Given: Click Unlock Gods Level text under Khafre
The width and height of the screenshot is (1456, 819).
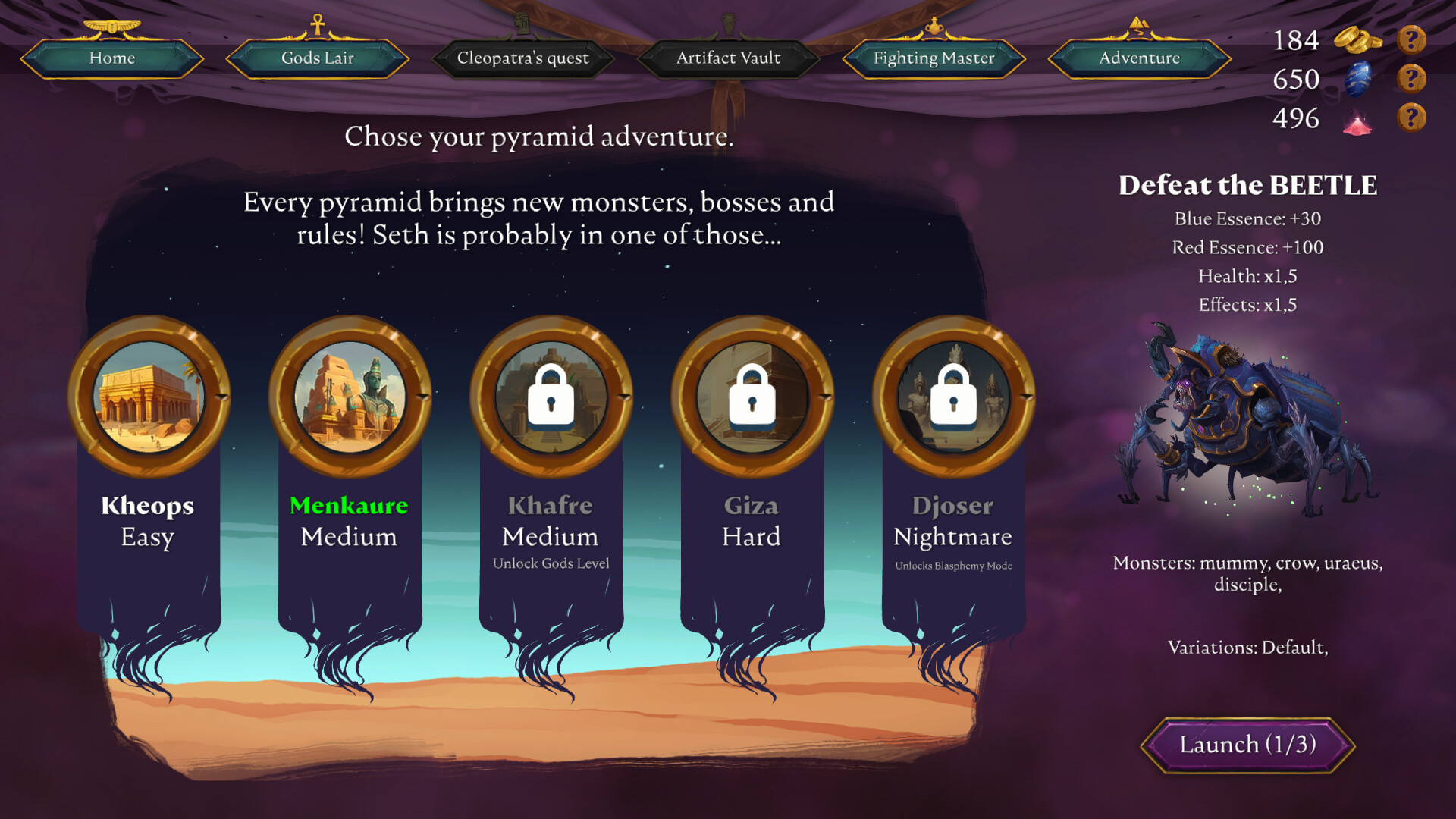Looking at the screenshot, I should tap(551, 563).
